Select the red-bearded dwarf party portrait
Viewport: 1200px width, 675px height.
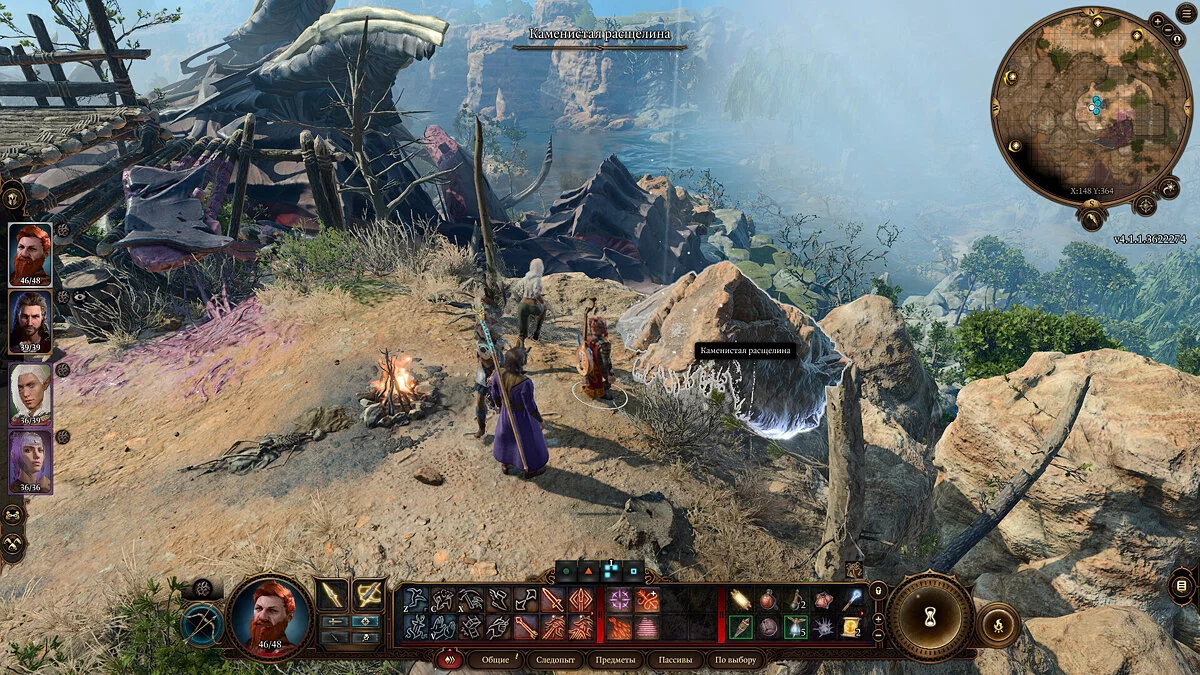point(30,254)
